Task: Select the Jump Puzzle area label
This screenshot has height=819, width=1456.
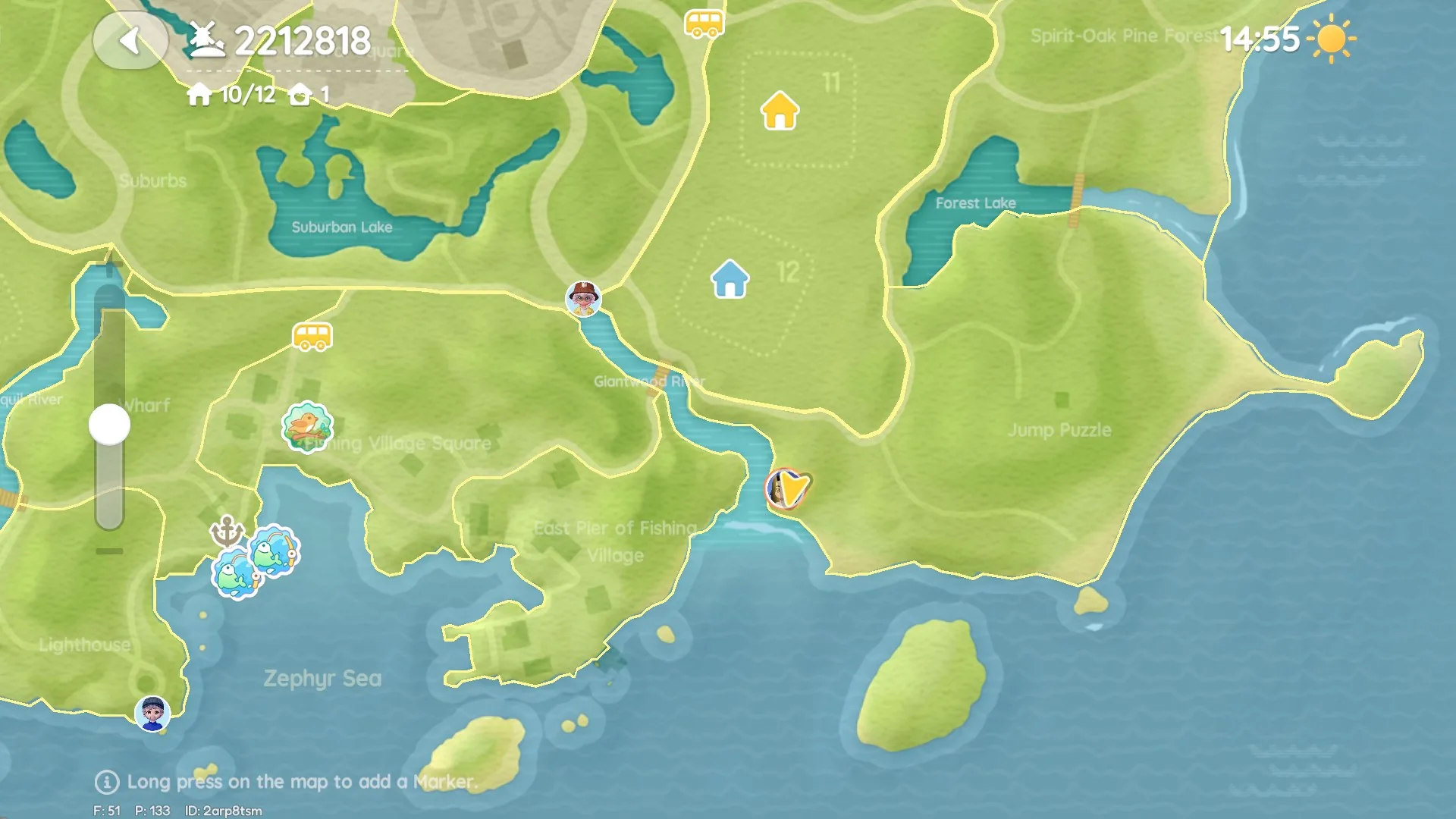Action: [1059, 430]
